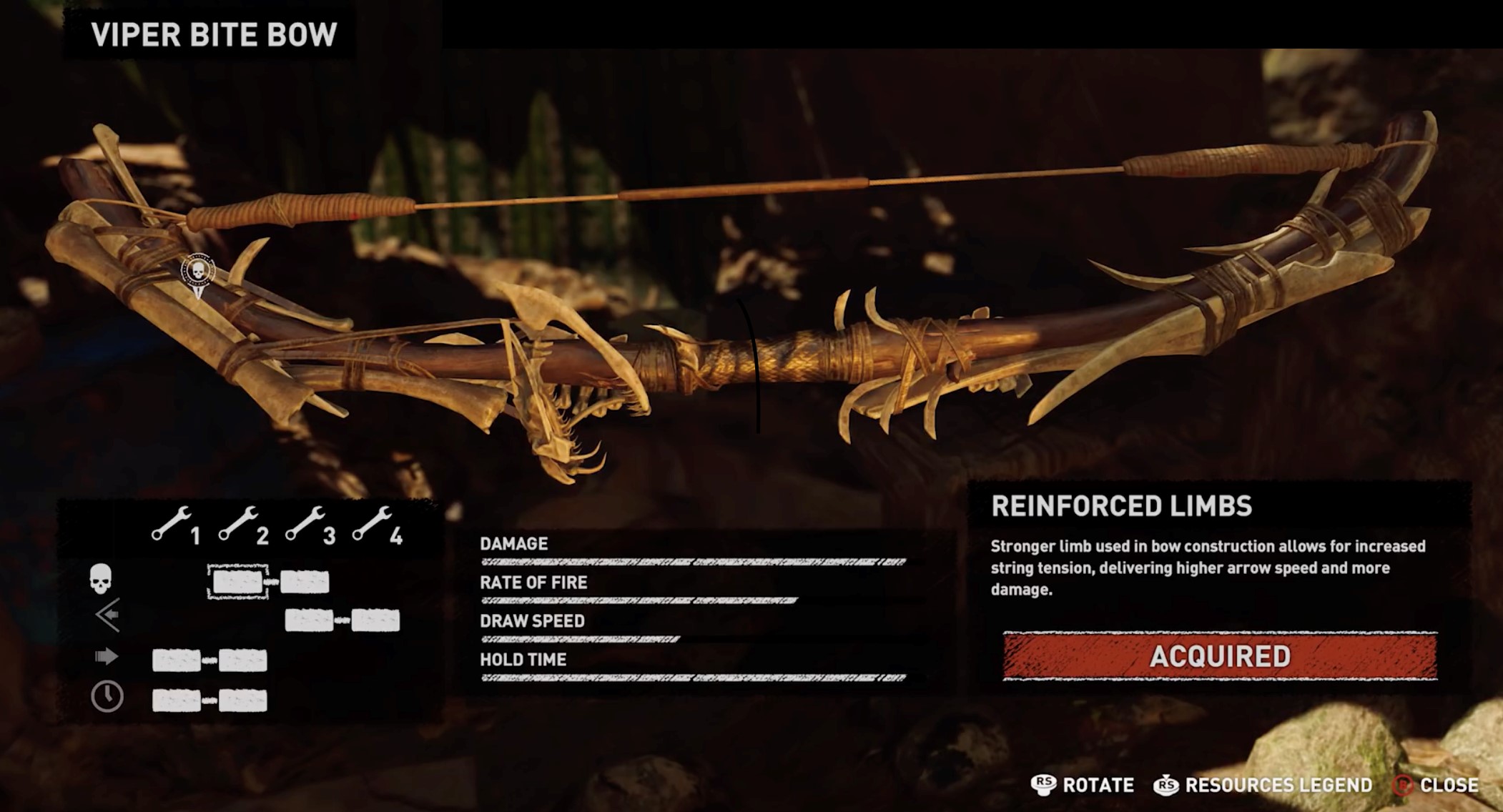
Task: Pick the level 4 rate of fire upgrade
Action: 375,620
